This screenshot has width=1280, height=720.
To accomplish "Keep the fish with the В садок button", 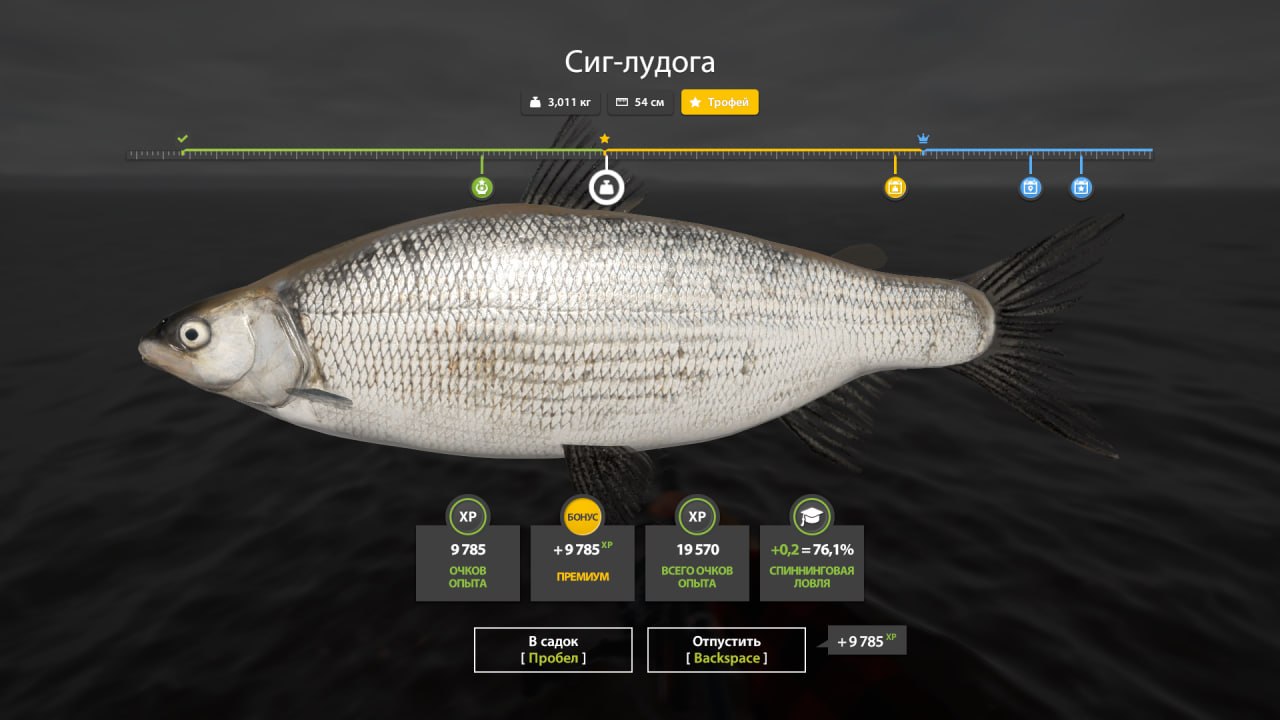I will tap(553, 649).
